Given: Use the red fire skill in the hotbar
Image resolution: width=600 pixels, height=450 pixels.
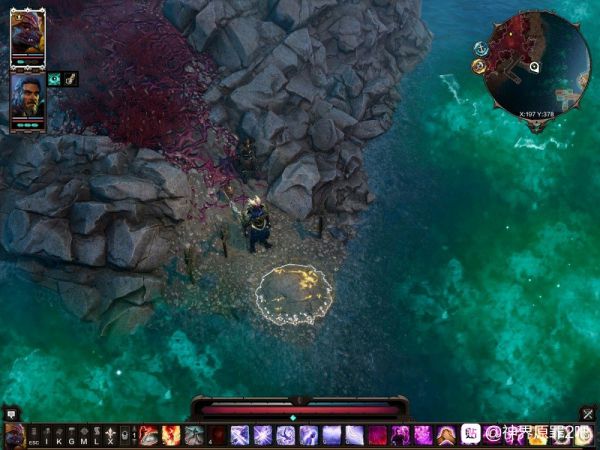Looking at the screenshot, I should [171, 435].
